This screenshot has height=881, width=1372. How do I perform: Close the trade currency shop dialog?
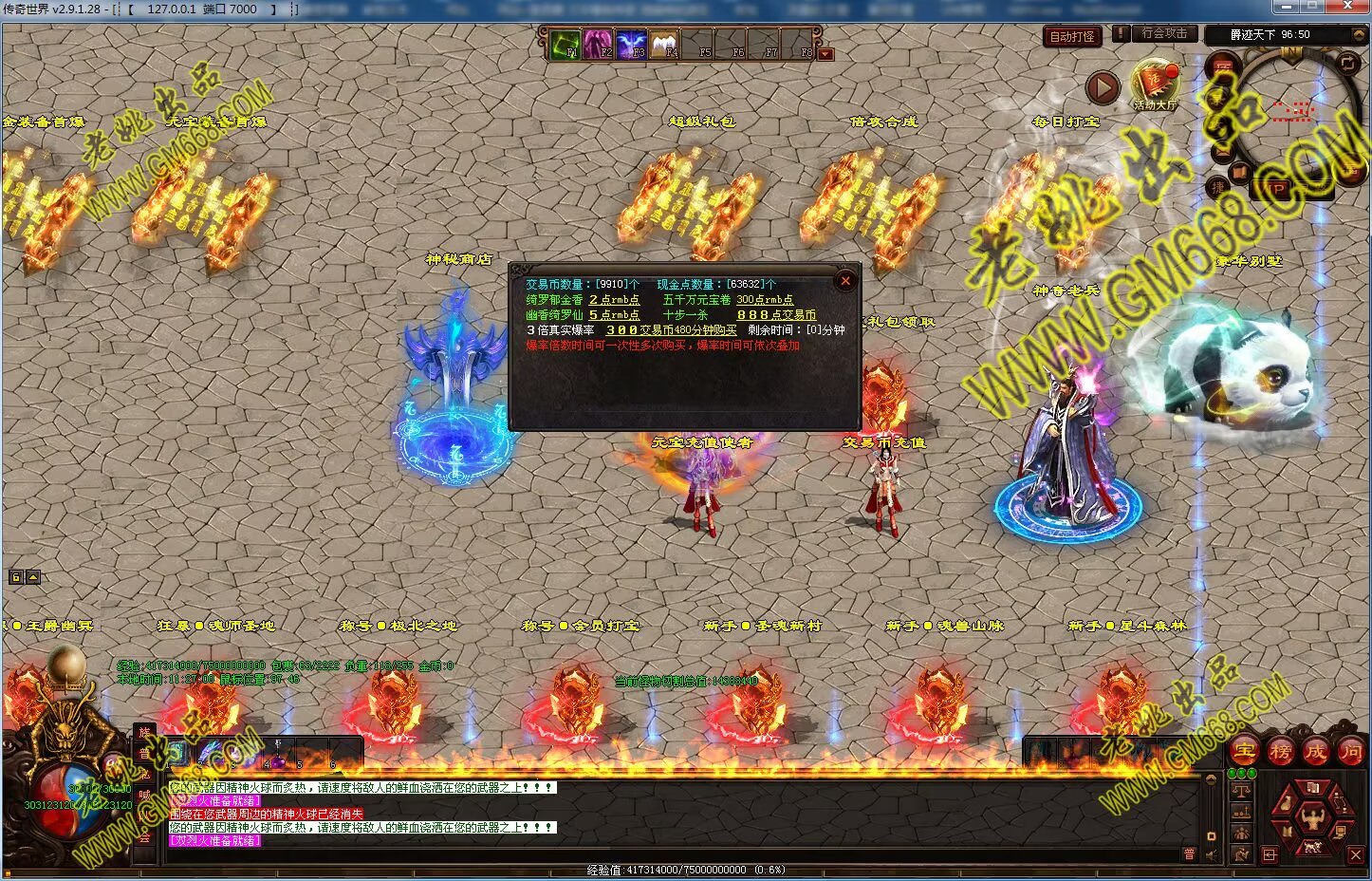845,281
